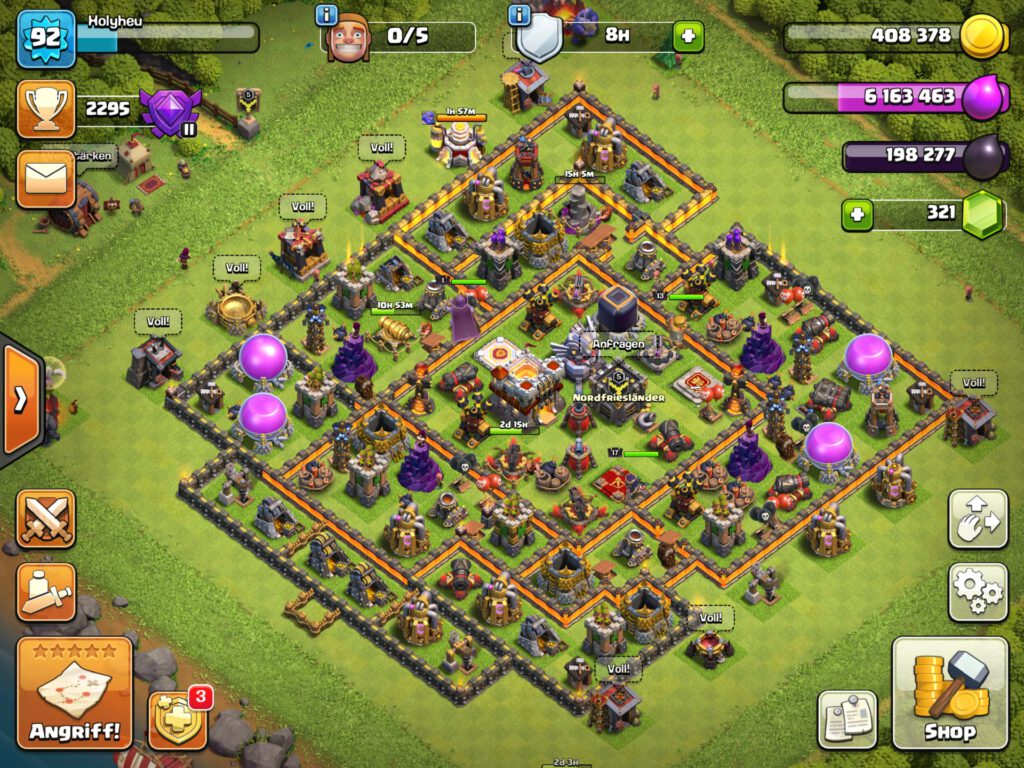Open the army overview button
The image size is (1024, 768).
point(46,592)
